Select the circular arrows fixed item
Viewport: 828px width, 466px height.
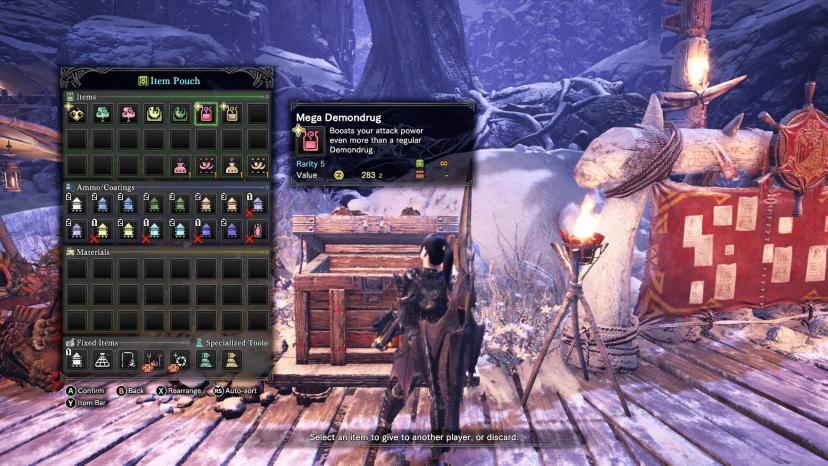180,360
